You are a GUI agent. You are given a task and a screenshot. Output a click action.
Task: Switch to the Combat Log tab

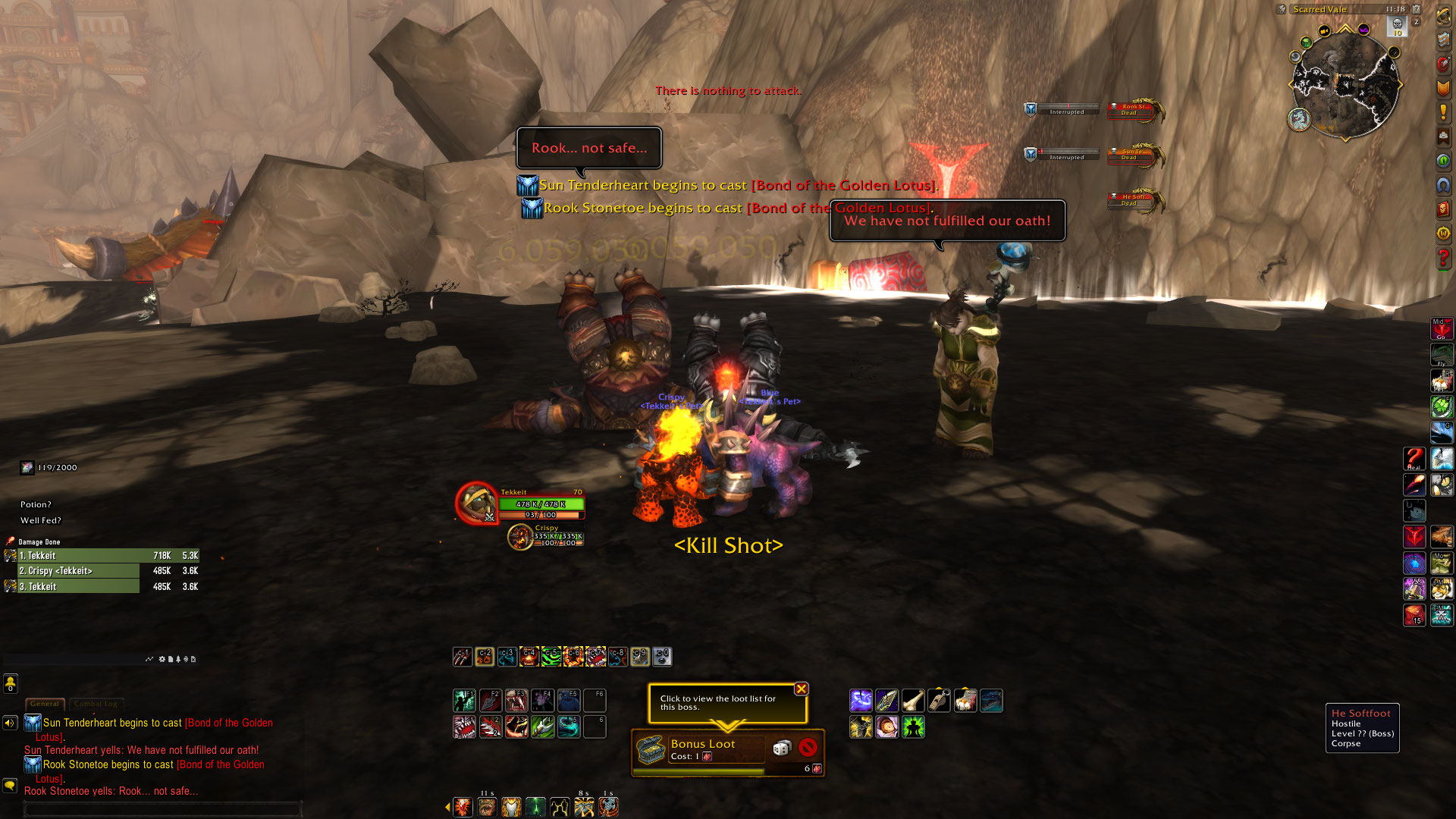coord(96,704)
